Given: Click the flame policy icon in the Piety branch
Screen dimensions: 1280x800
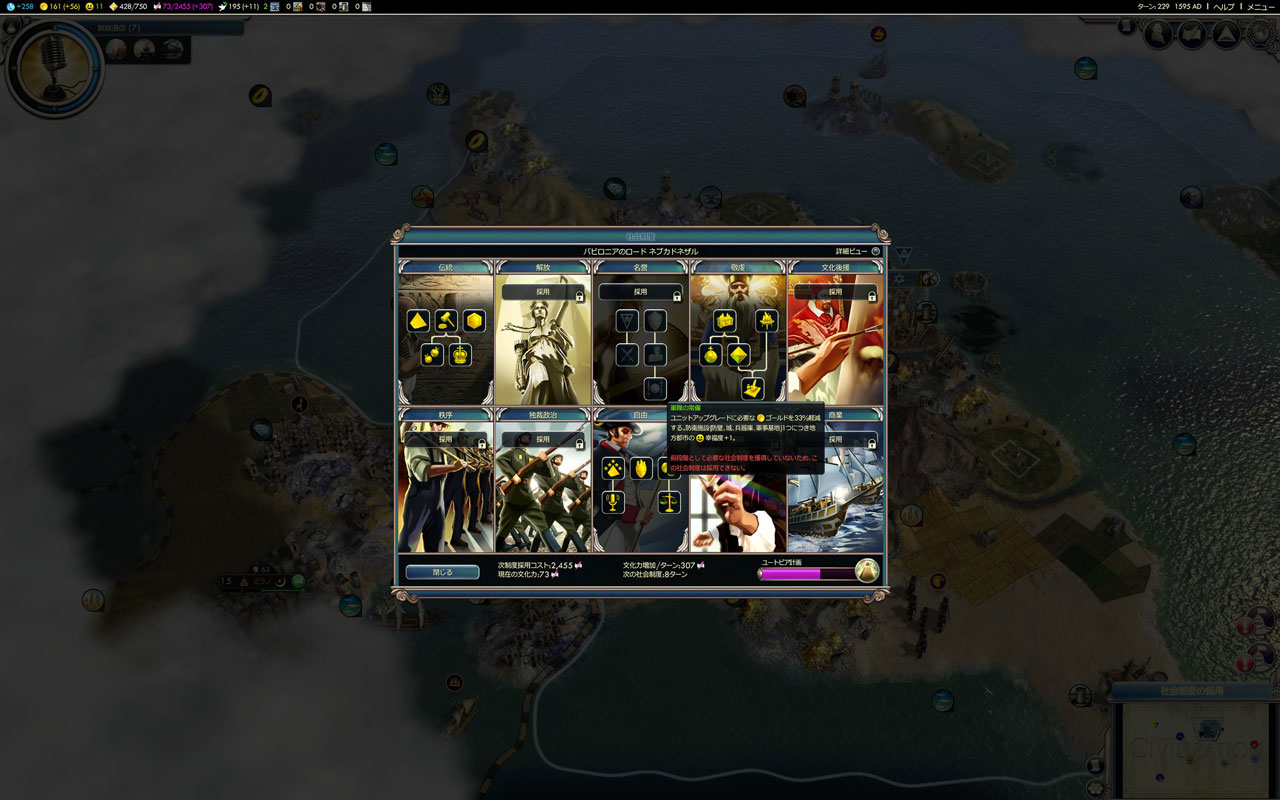Looking at the screenshot, I should [x=767, y=321].
